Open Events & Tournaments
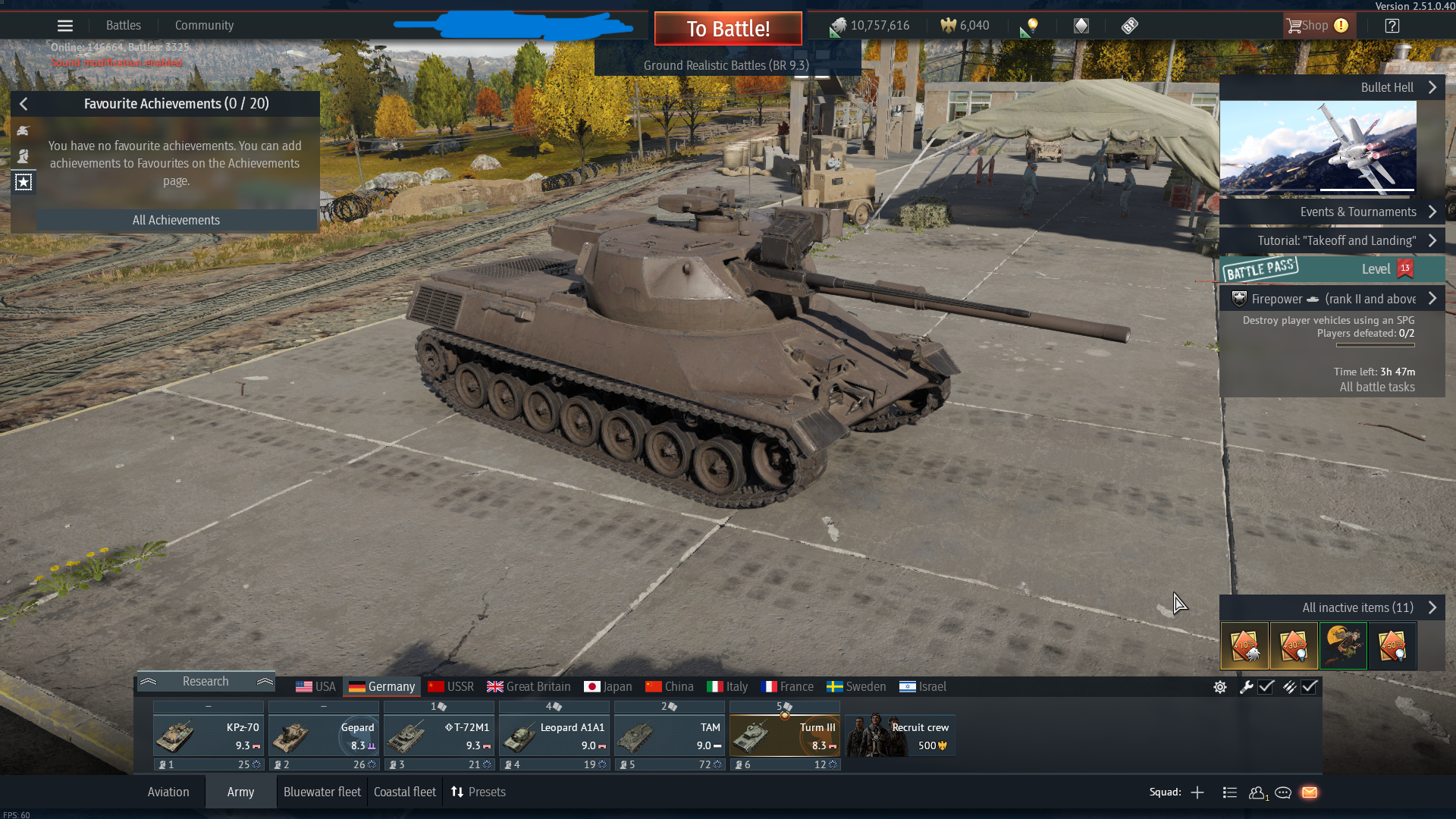 coord(1357,212)
